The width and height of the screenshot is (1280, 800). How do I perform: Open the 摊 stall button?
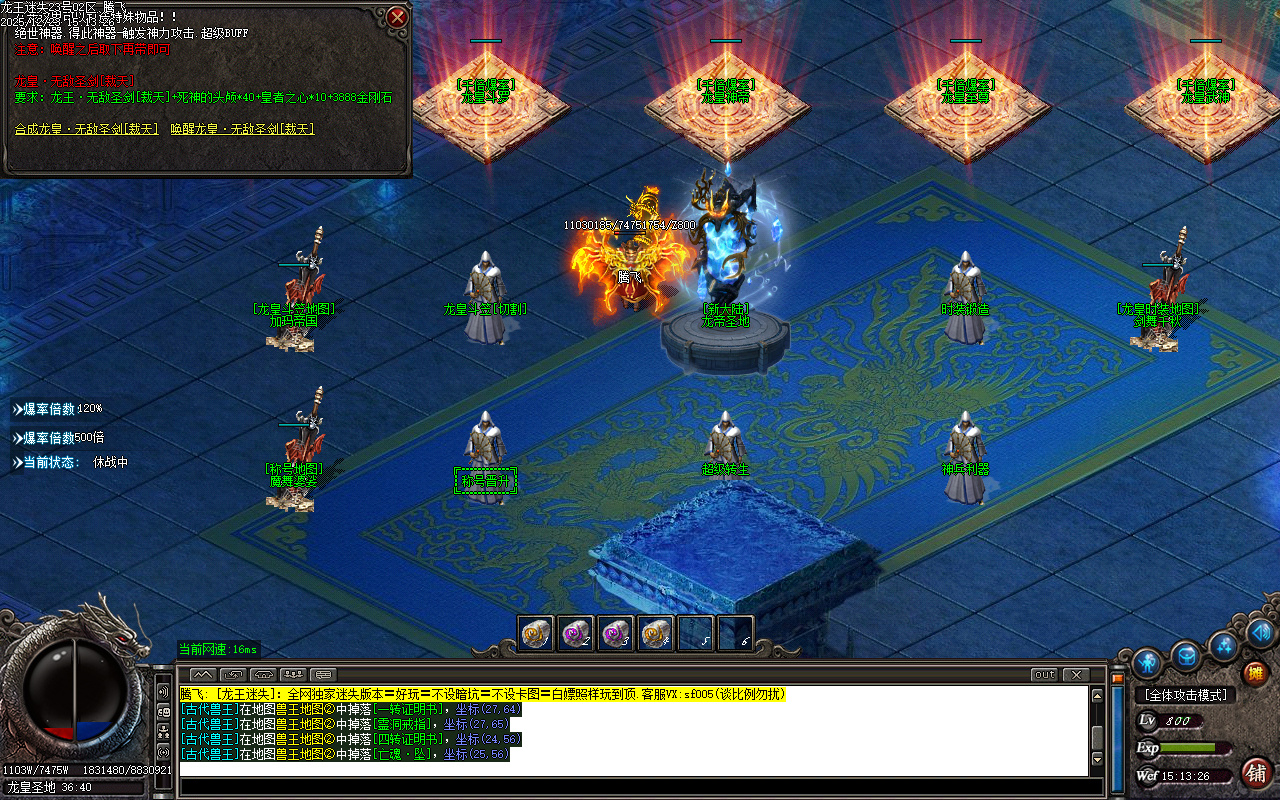tap(1255, 673)
